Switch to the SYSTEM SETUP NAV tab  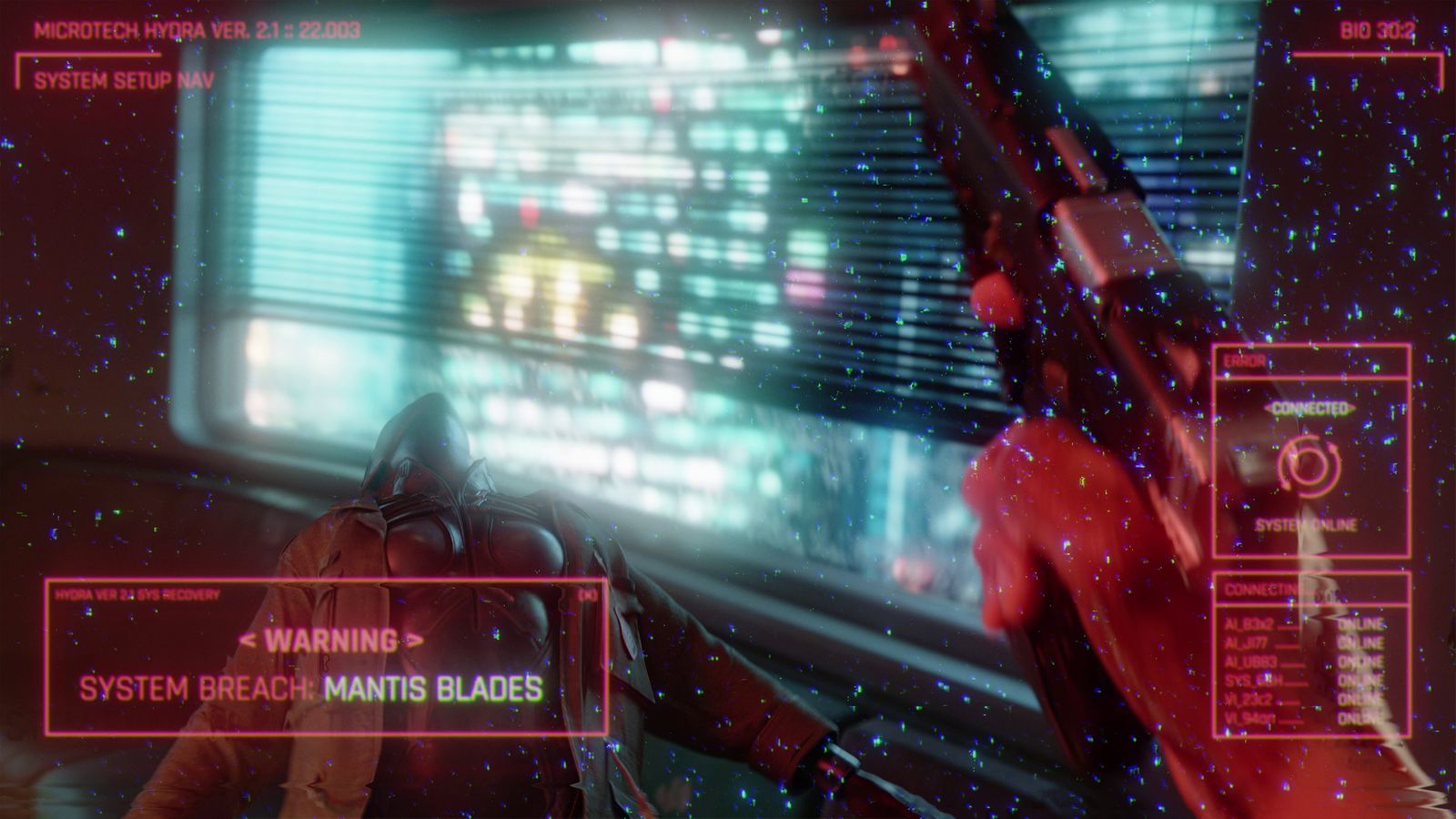[x=123, y=80]
